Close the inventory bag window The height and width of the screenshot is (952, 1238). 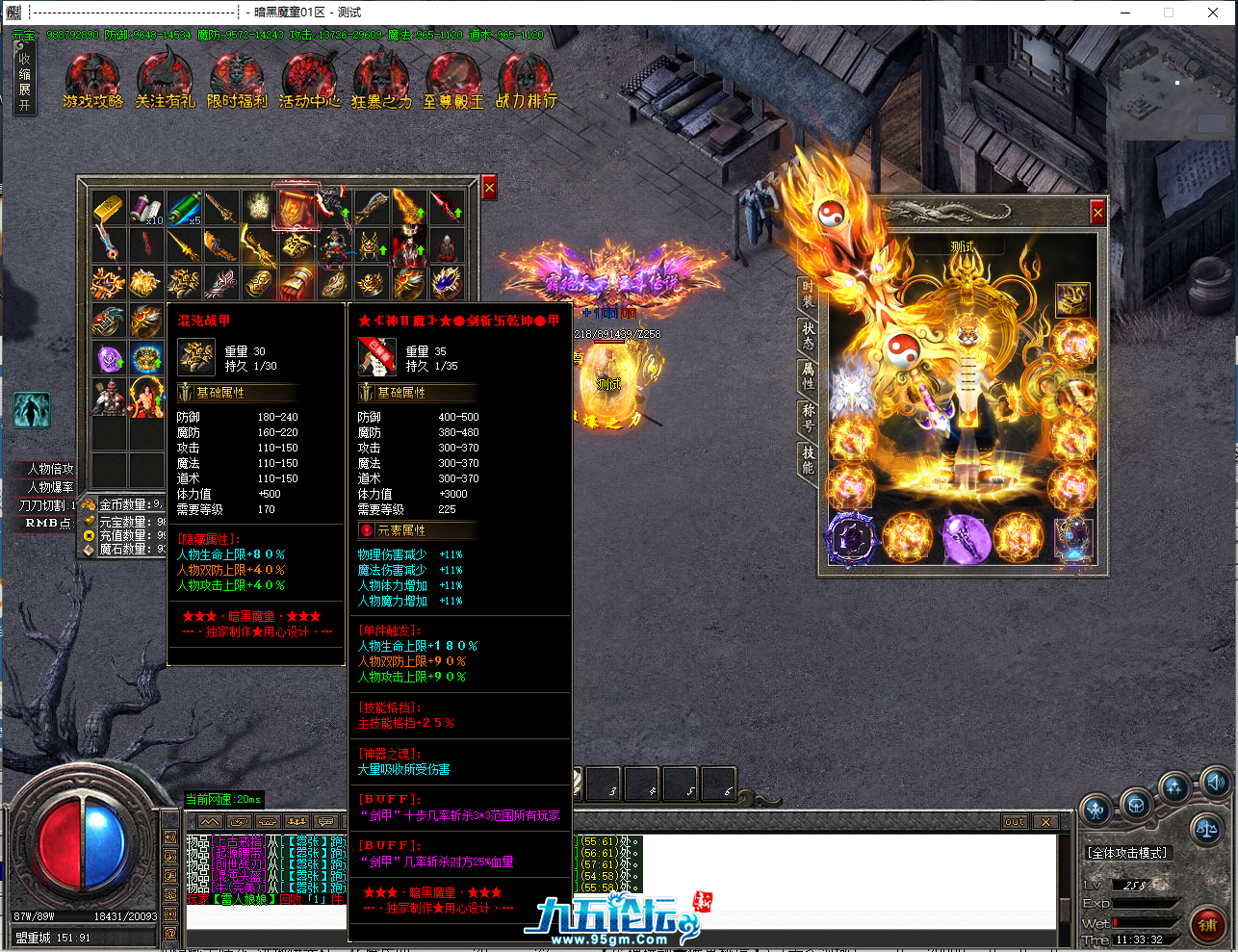[489, 189]
